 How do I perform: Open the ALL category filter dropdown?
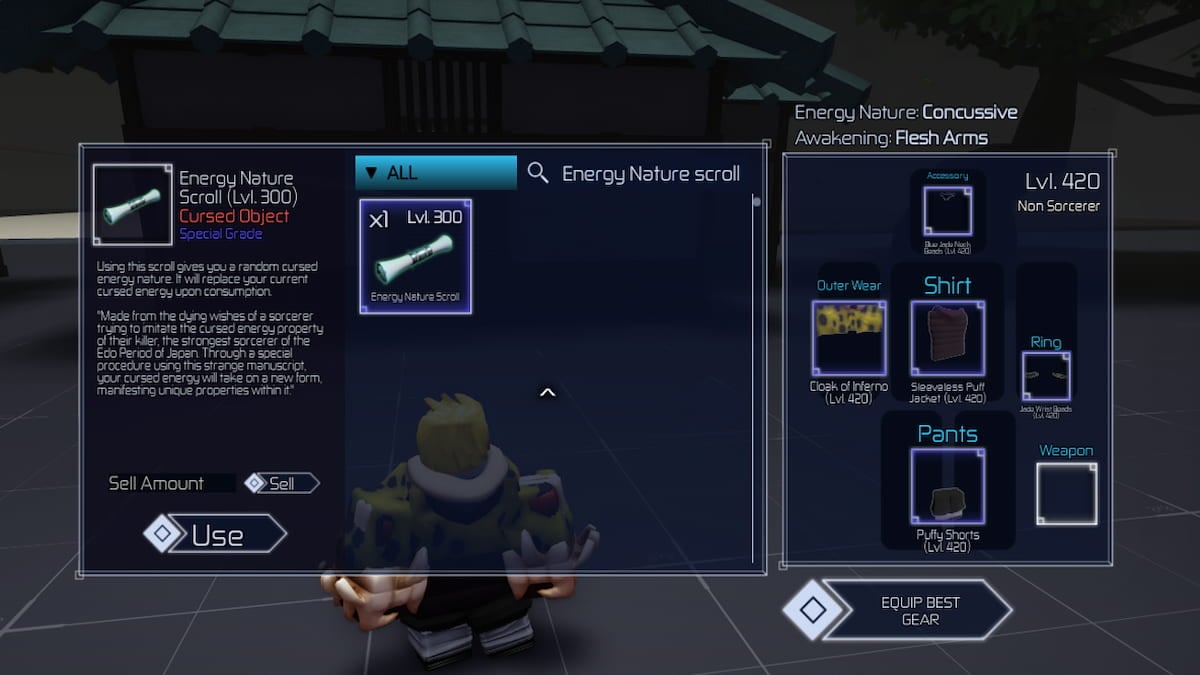(x=436, y=172)
